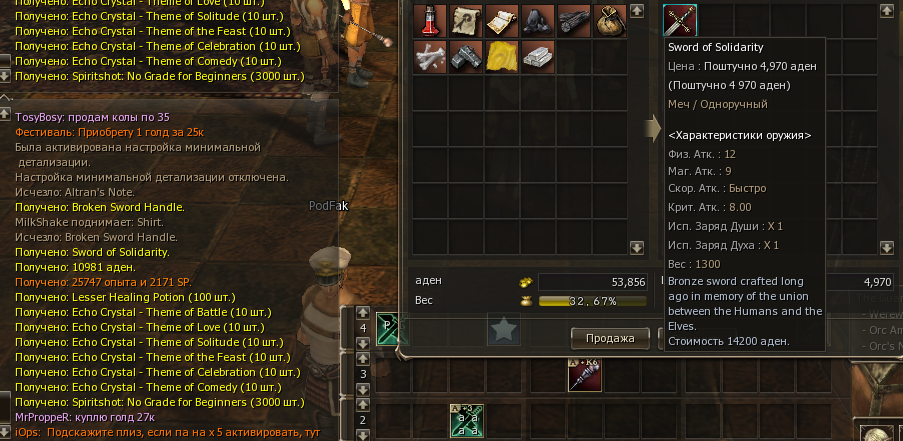
Task: Select the red potion in inventory
Action: click(x=431, y=21)
